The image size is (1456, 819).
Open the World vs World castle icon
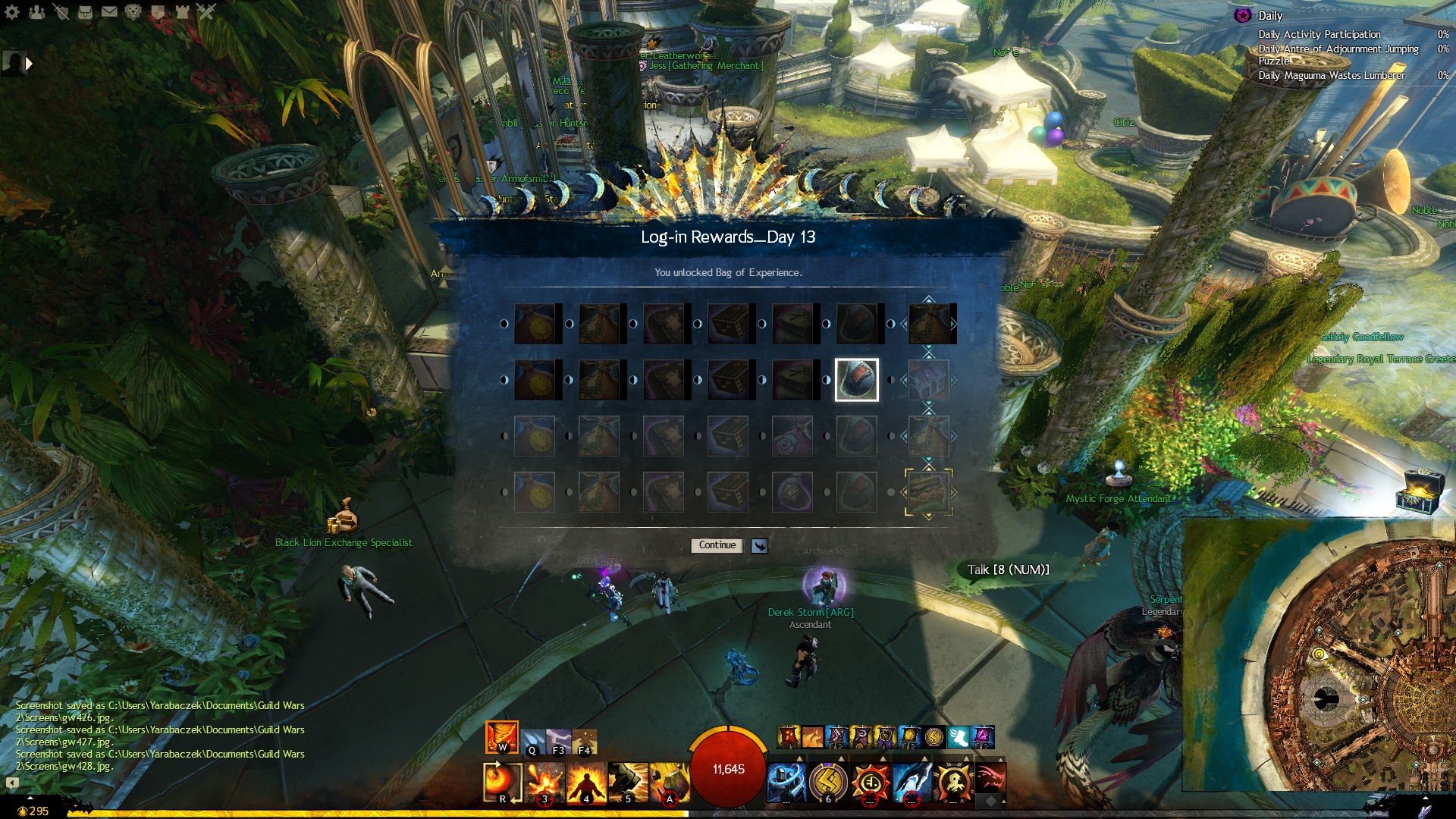tap(182, 11)
